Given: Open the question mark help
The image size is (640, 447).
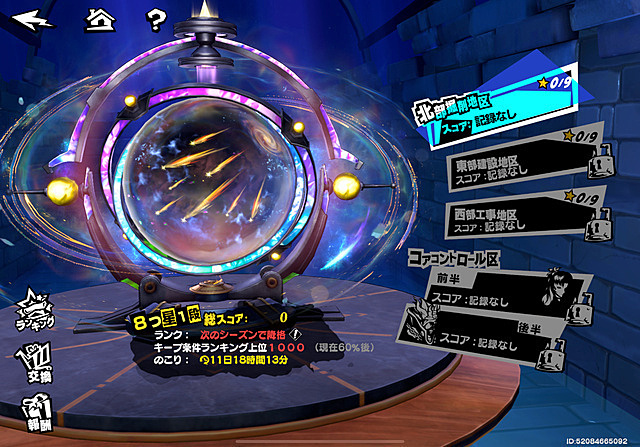Looking at the screenshot, I should [156, 19].
